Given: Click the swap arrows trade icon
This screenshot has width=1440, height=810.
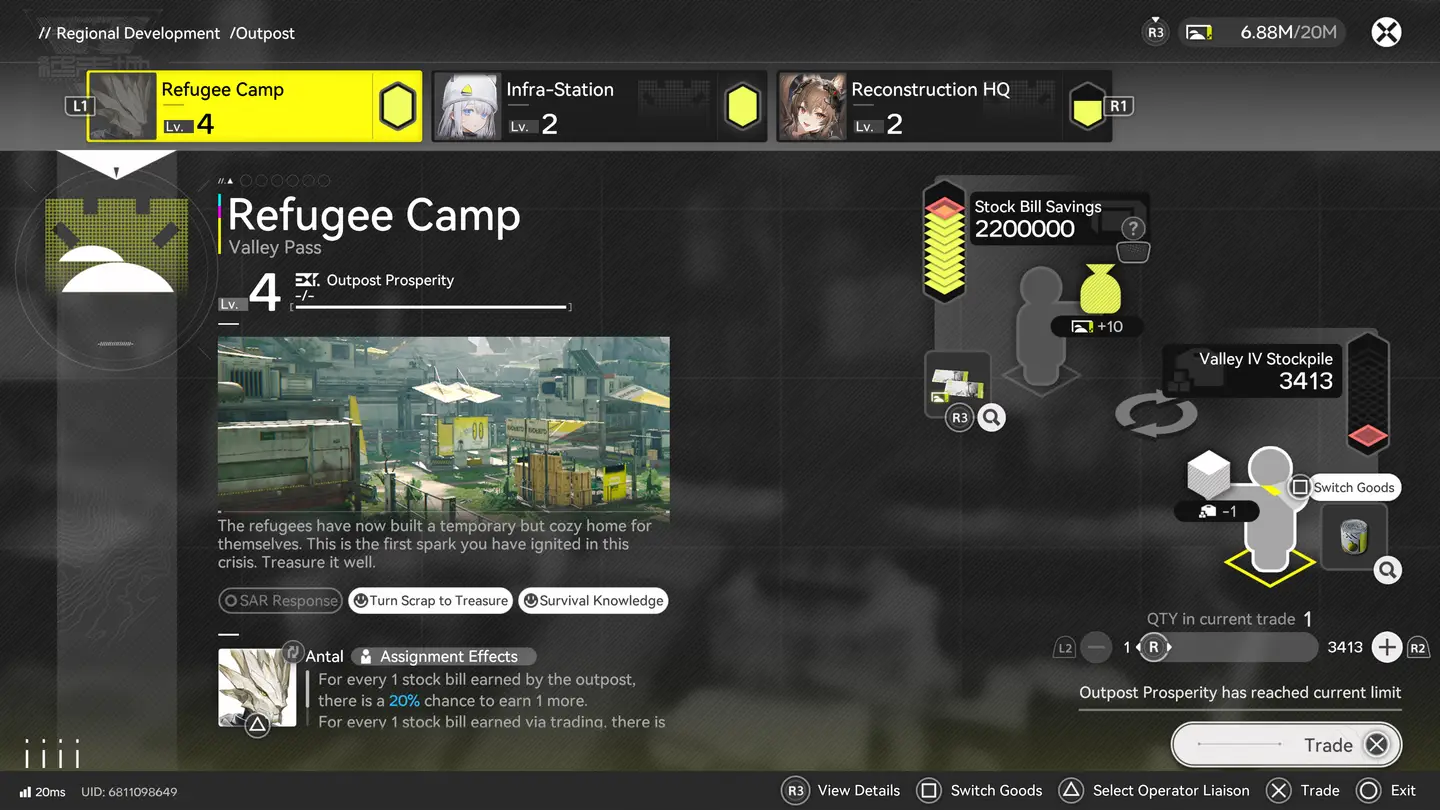Looking at the screenshot, I should pos(1155,414).
